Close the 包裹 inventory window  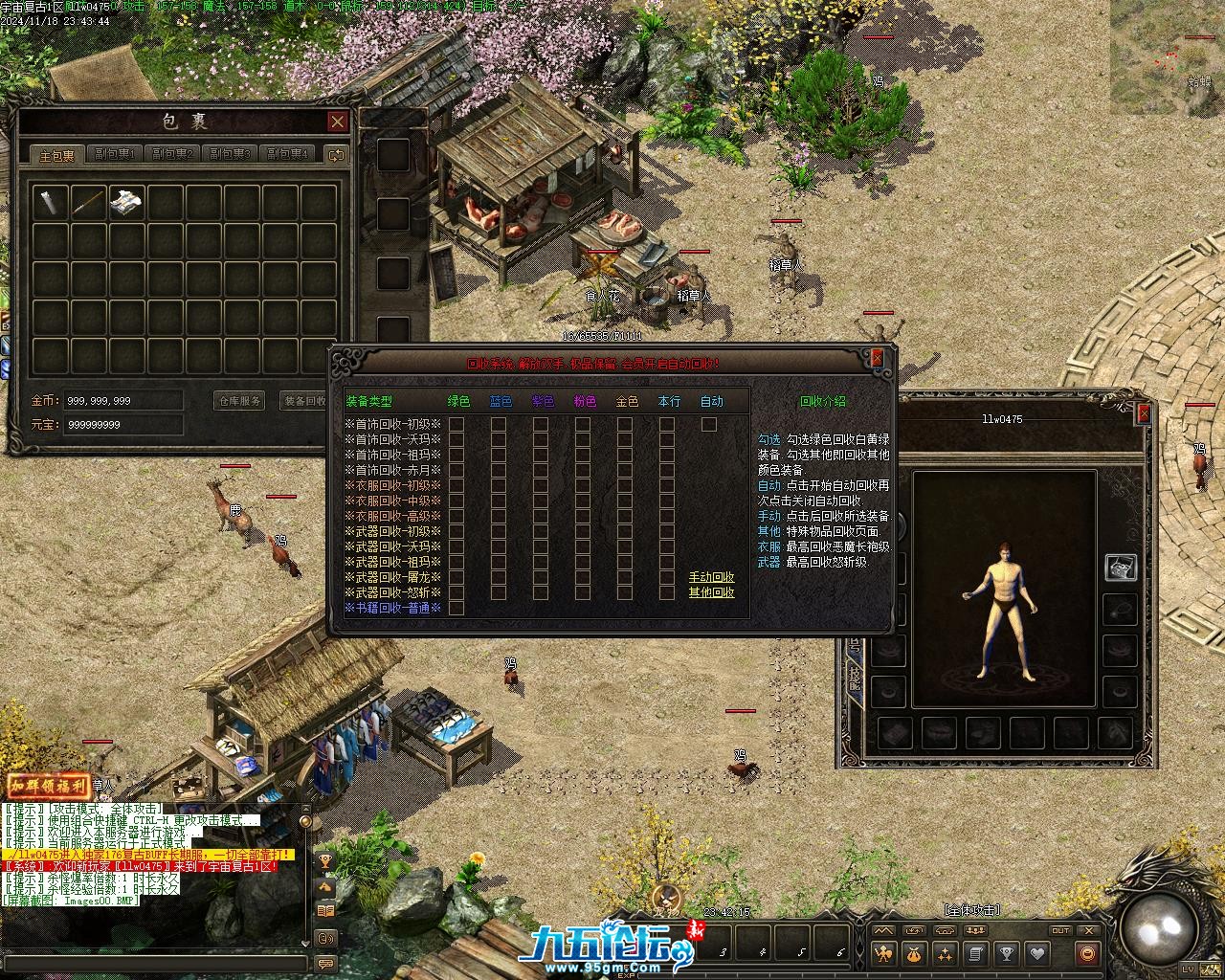[x=337, y=122]
